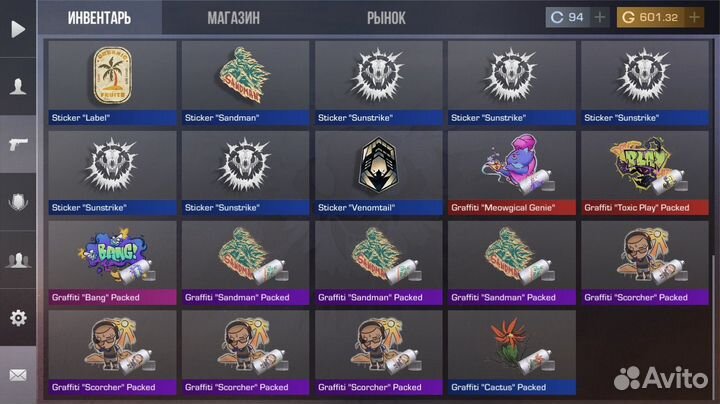
Task: Choose the Sticker "Sandman" item
Action: tap(245, 82)
